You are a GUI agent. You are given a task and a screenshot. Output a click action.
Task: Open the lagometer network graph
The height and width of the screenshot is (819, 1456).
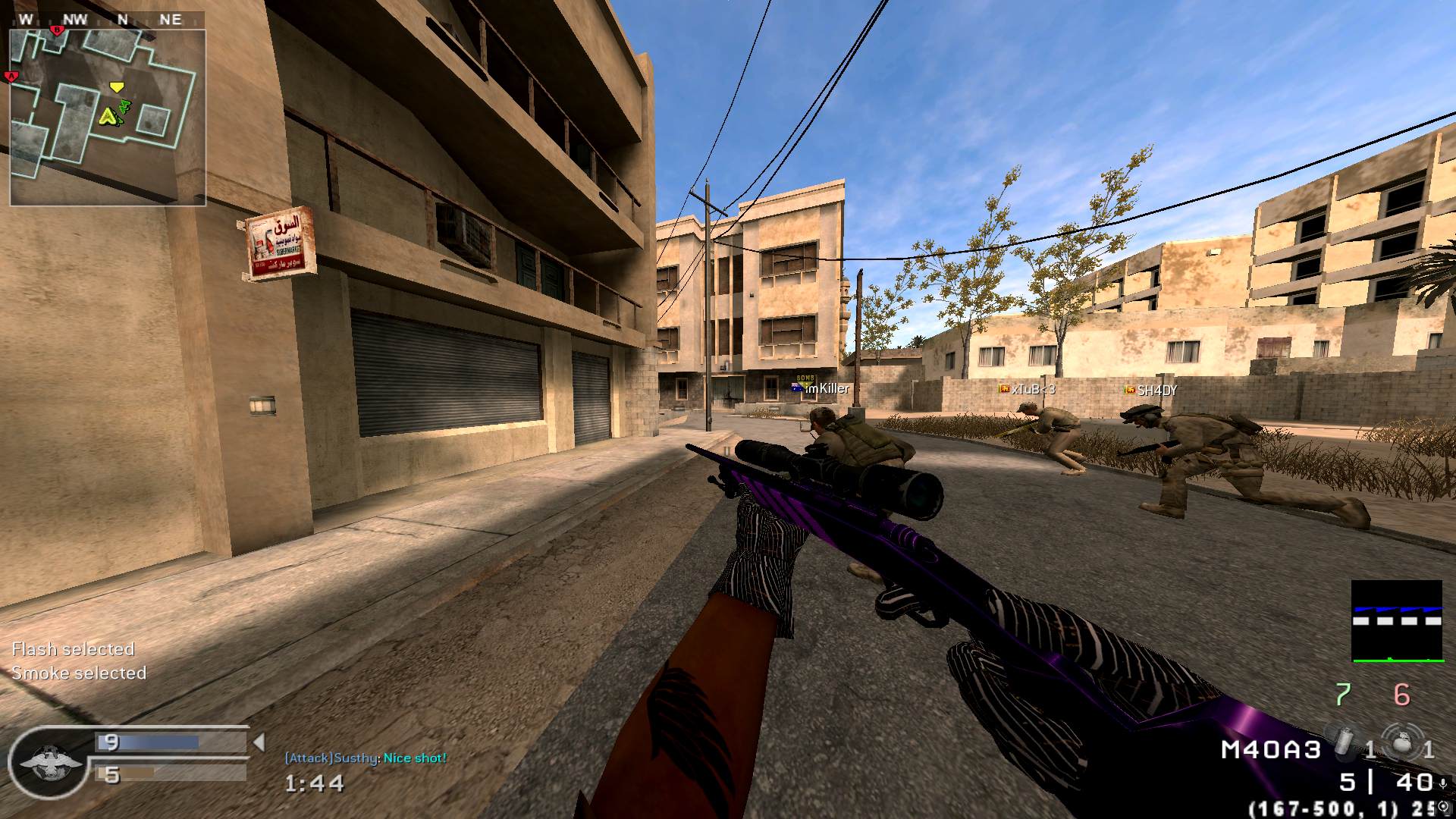point(1396,621)
